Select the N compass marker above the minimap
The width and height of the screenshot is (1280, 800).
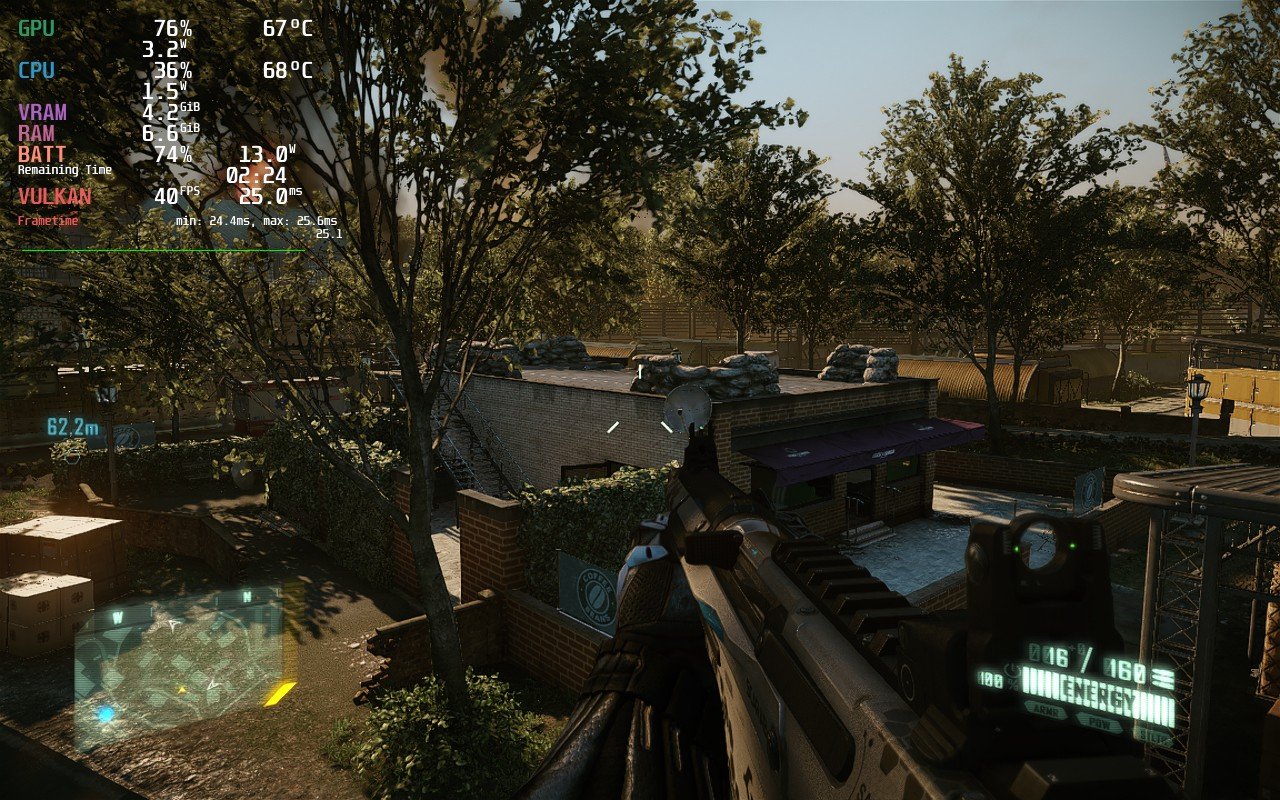(x=246, y=595)
